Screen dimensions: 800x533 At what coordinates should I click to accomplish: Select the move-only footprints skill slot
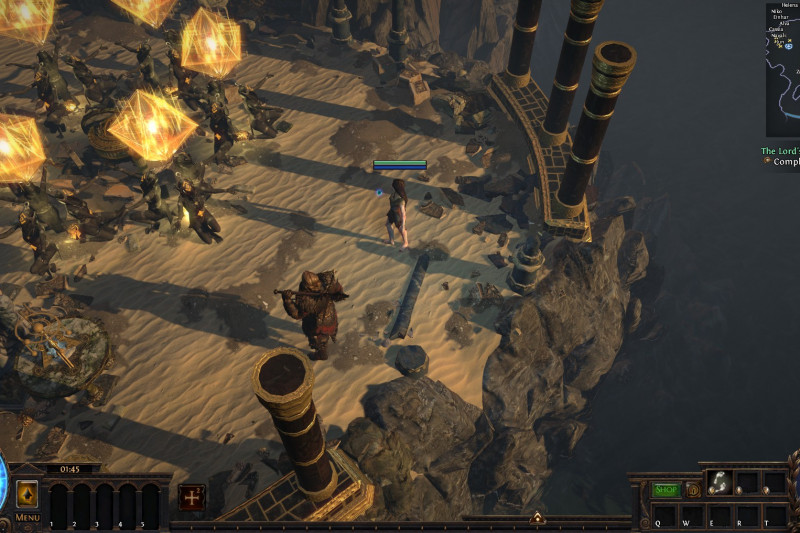click(720, 482)
